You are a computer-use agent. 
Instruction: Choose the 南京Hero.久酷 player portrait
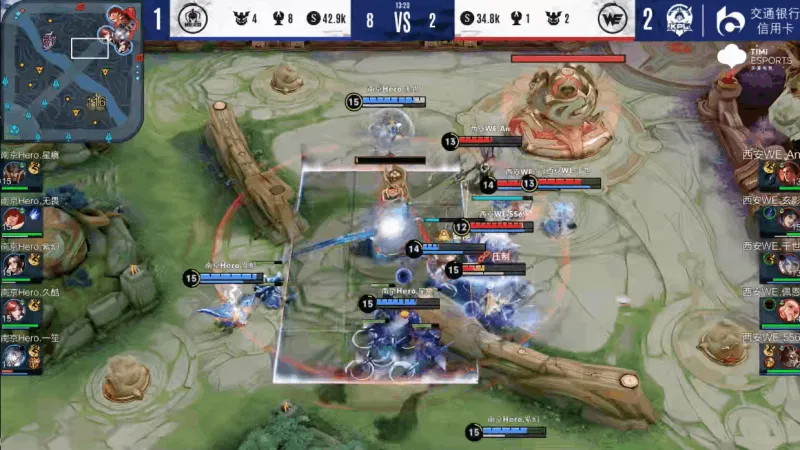[x=16, y=310]
